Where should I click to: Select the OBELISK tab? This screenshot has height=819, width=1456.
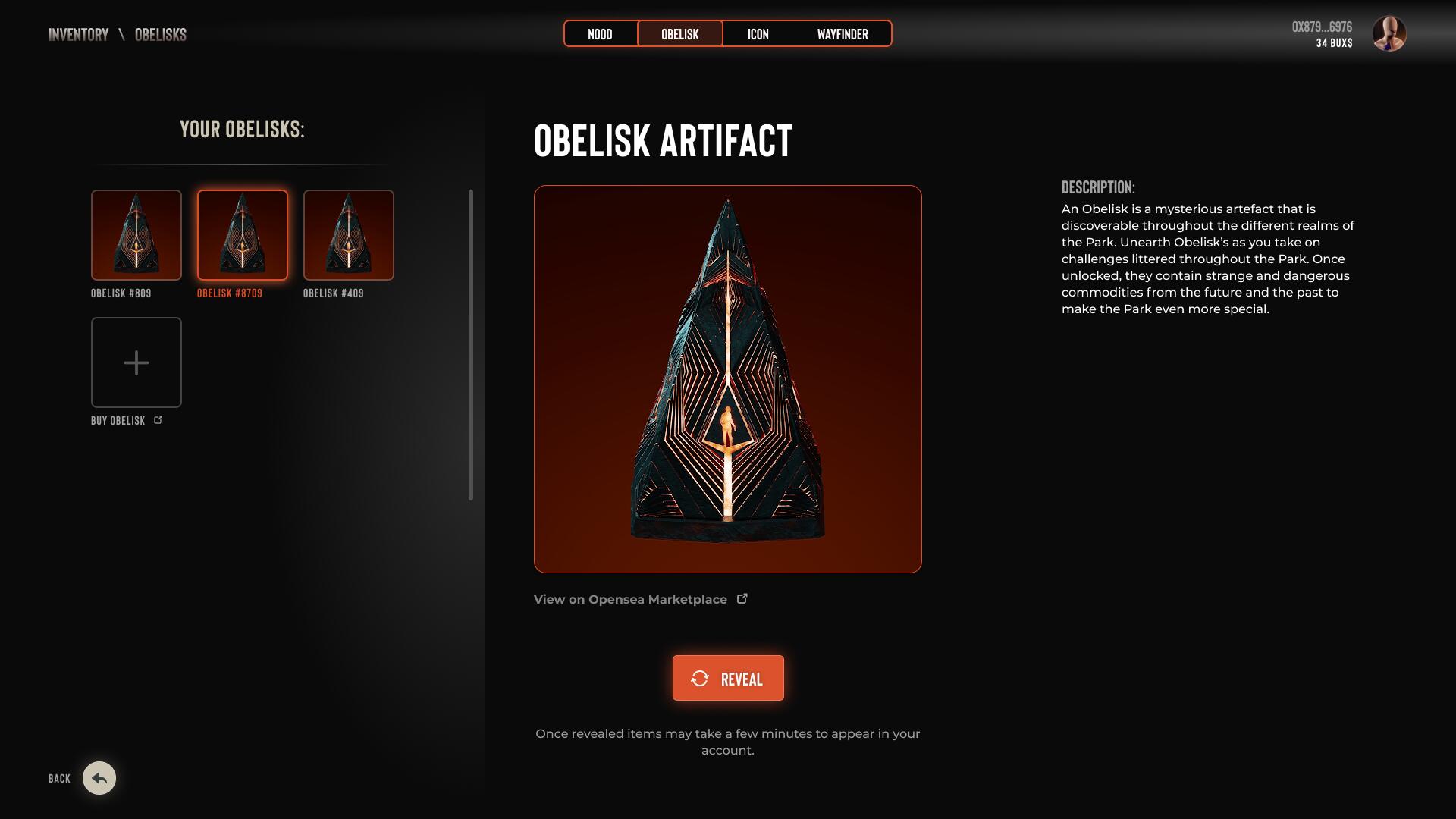[x=679, y=33]
